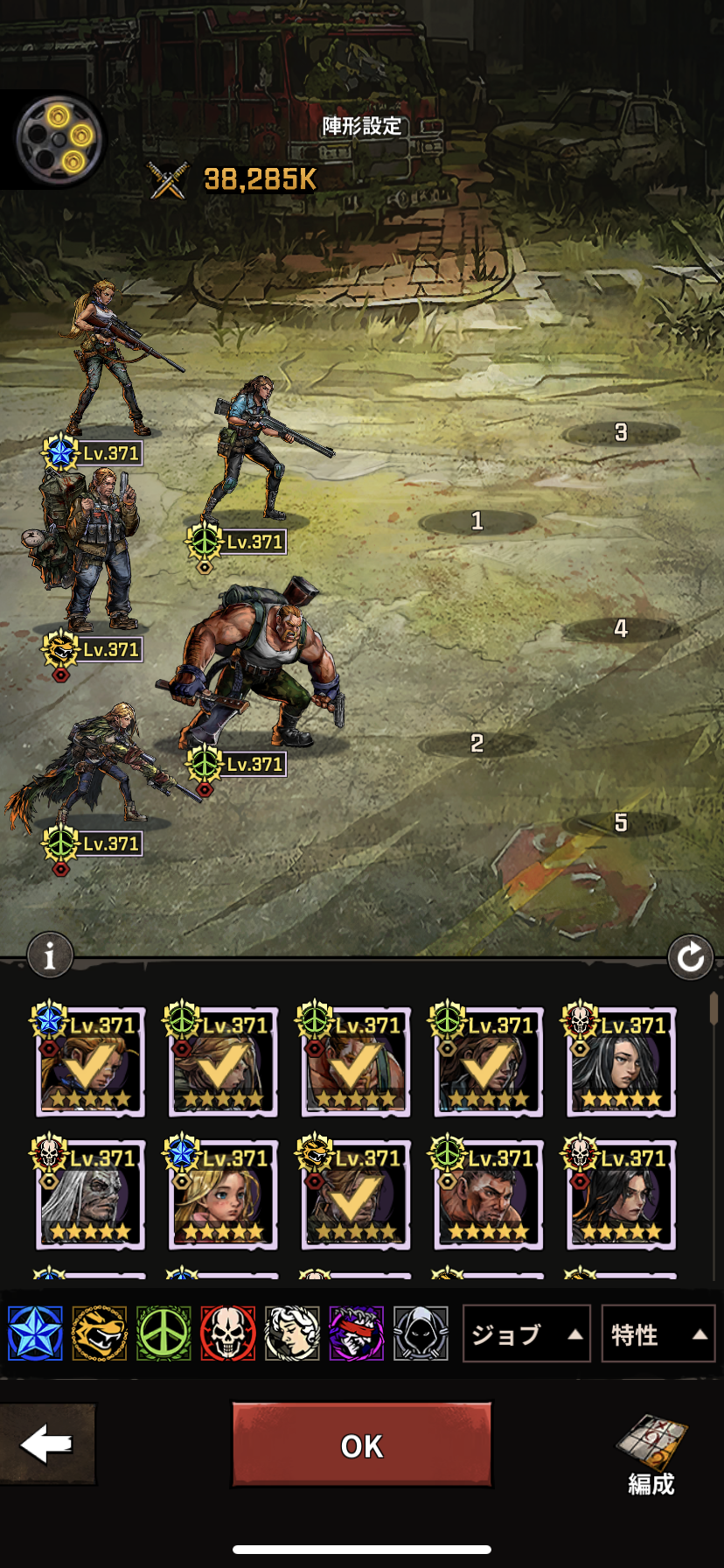Viewport: 724px width, 1568px height.
Task: Reset formation with the circular arrow button
Action: coord(690,957)
